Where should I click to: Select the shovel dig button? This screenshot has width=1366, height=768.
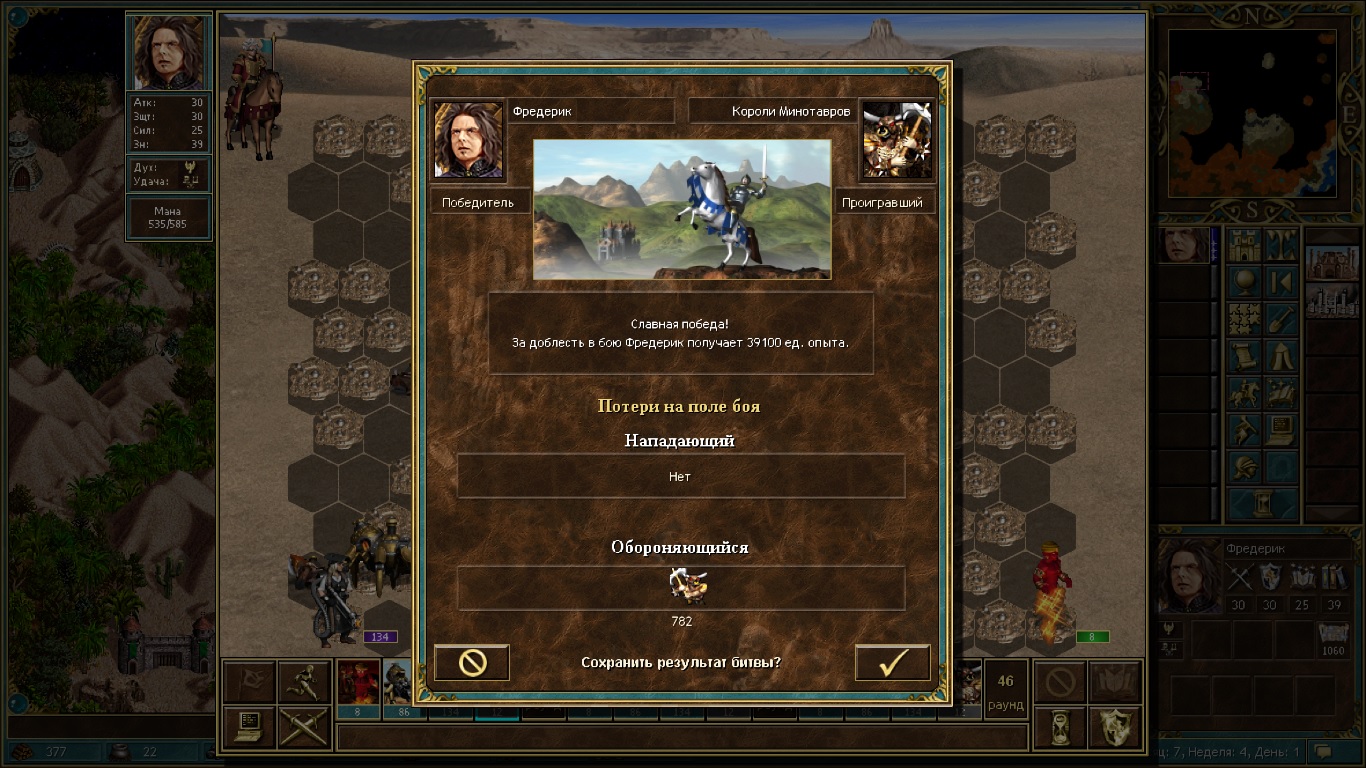coord(1281,319)
